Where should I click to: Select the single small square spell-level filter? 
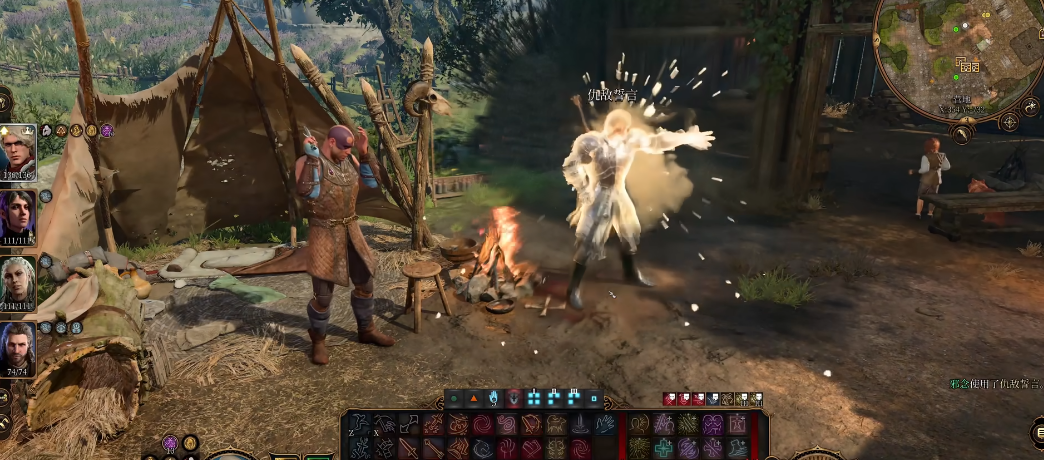click(x=594, y=398)
